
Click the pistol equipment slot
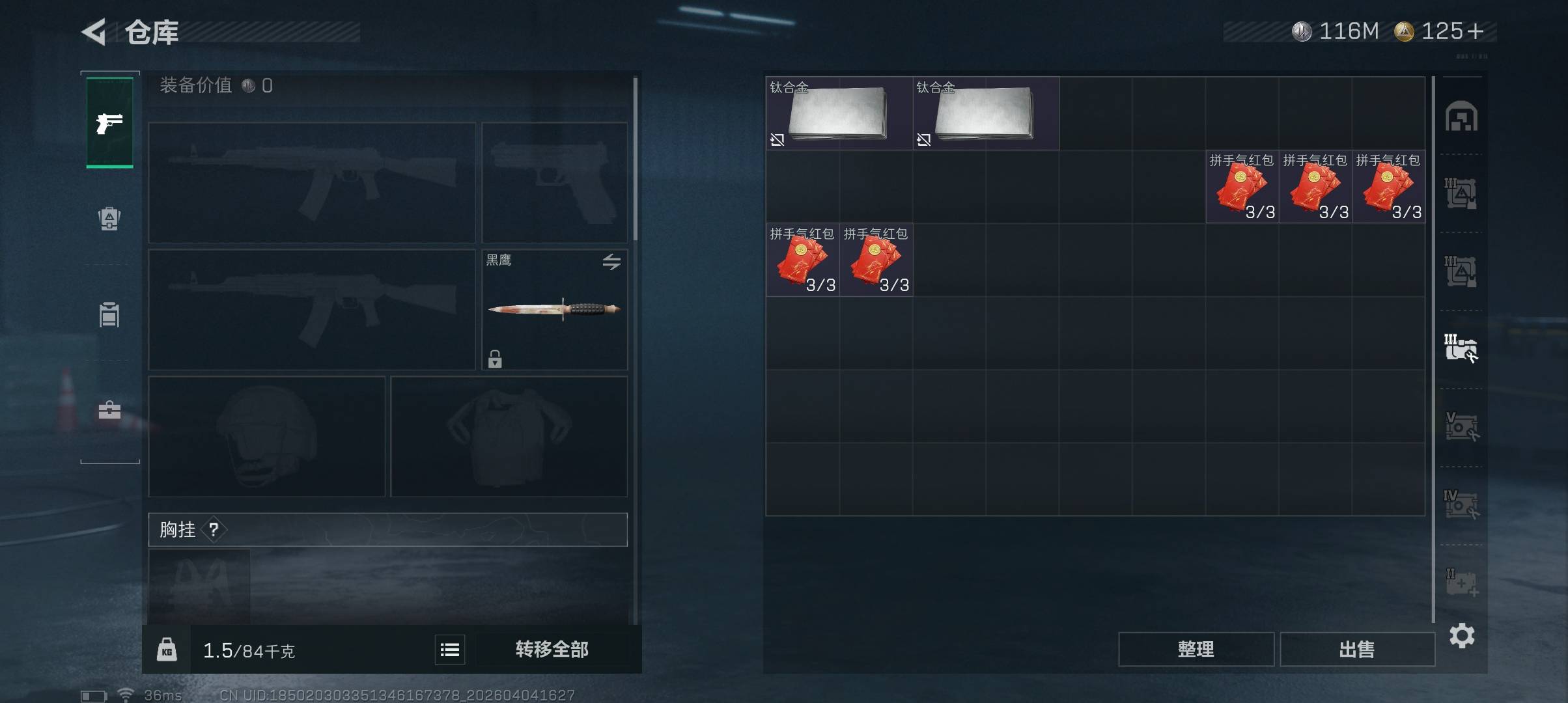pyautogui.click(x=554, y=182)
